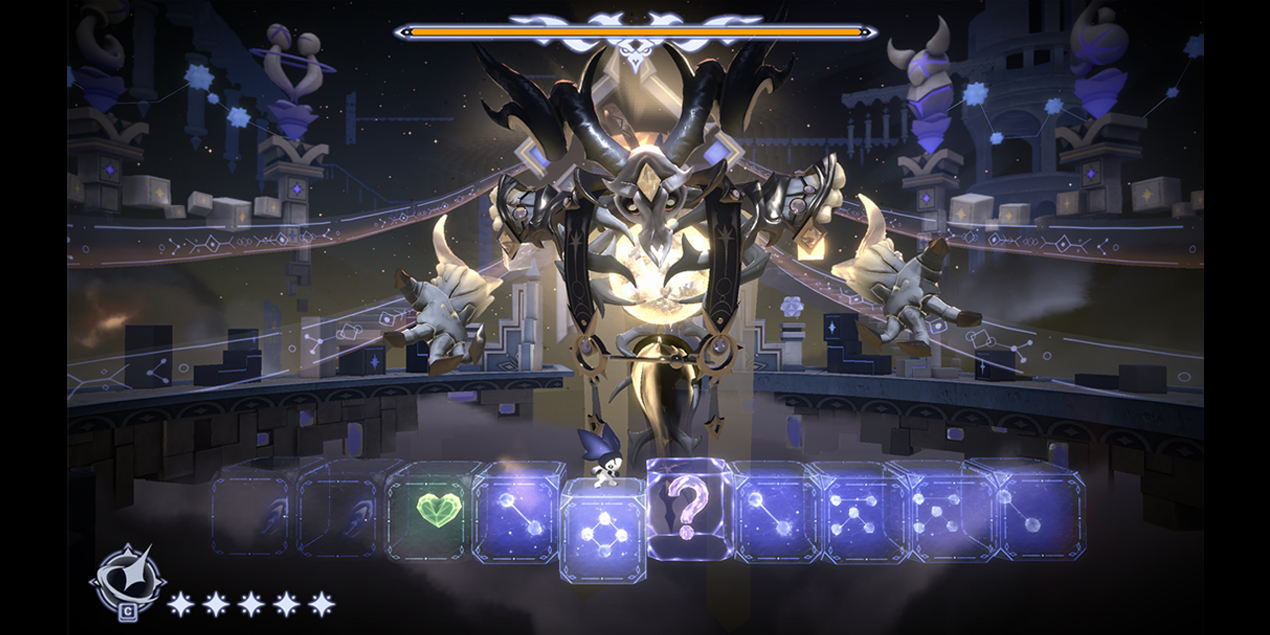Activate the star compass ability icon
Image resolution: width=1270 pixels, height=635 pixels.
(126, 581)
